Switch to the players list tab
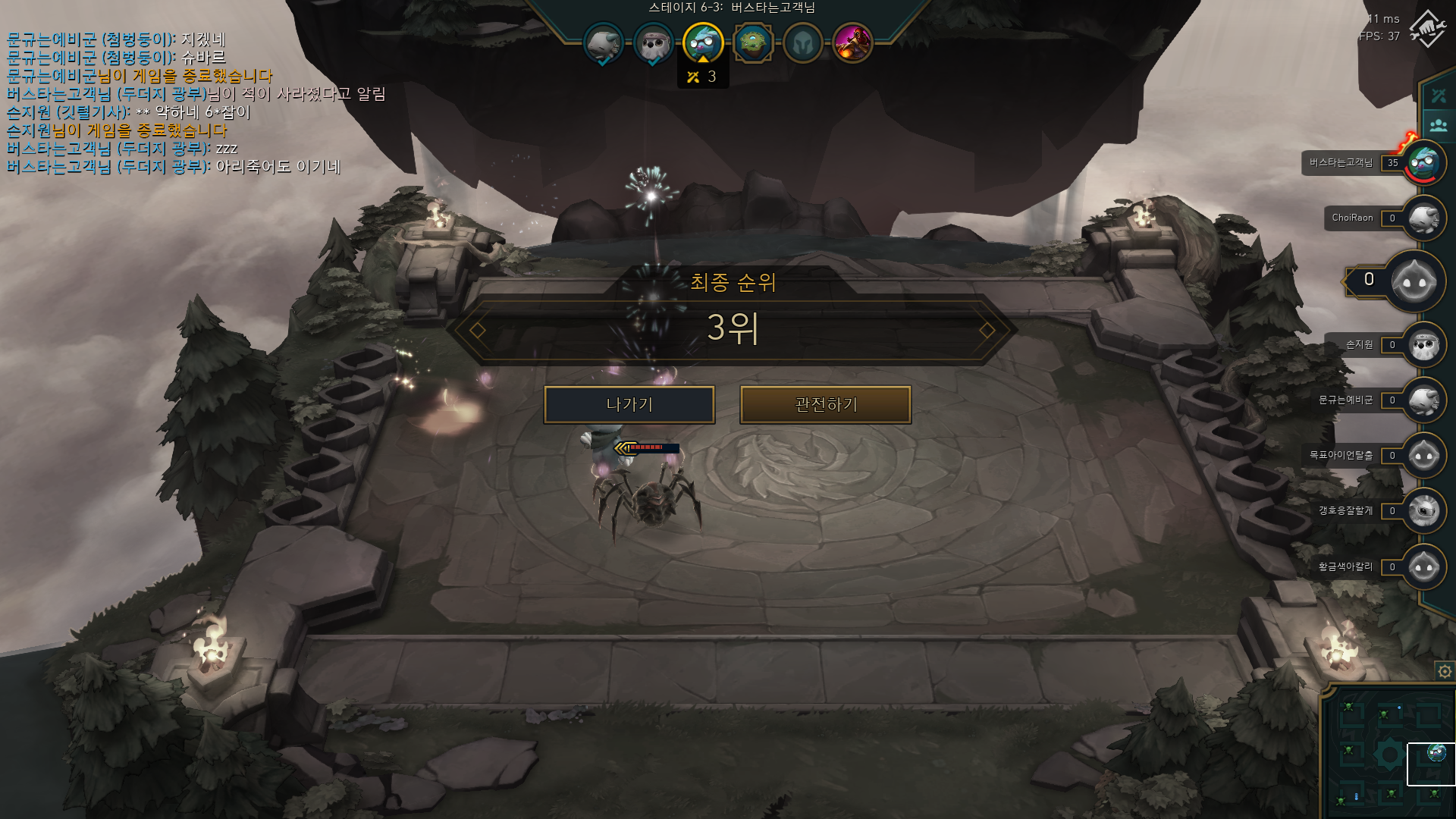This screenshot has width=1456, height=819. pyautogui.click(x=1439, y=124)
